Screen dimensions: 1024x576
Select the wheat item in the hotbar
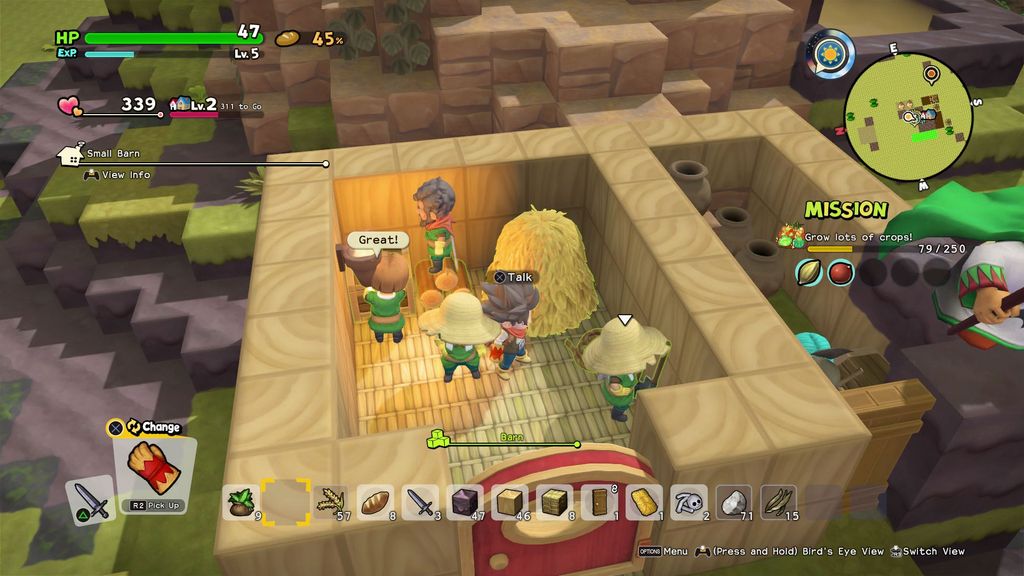tap(330, 501)
